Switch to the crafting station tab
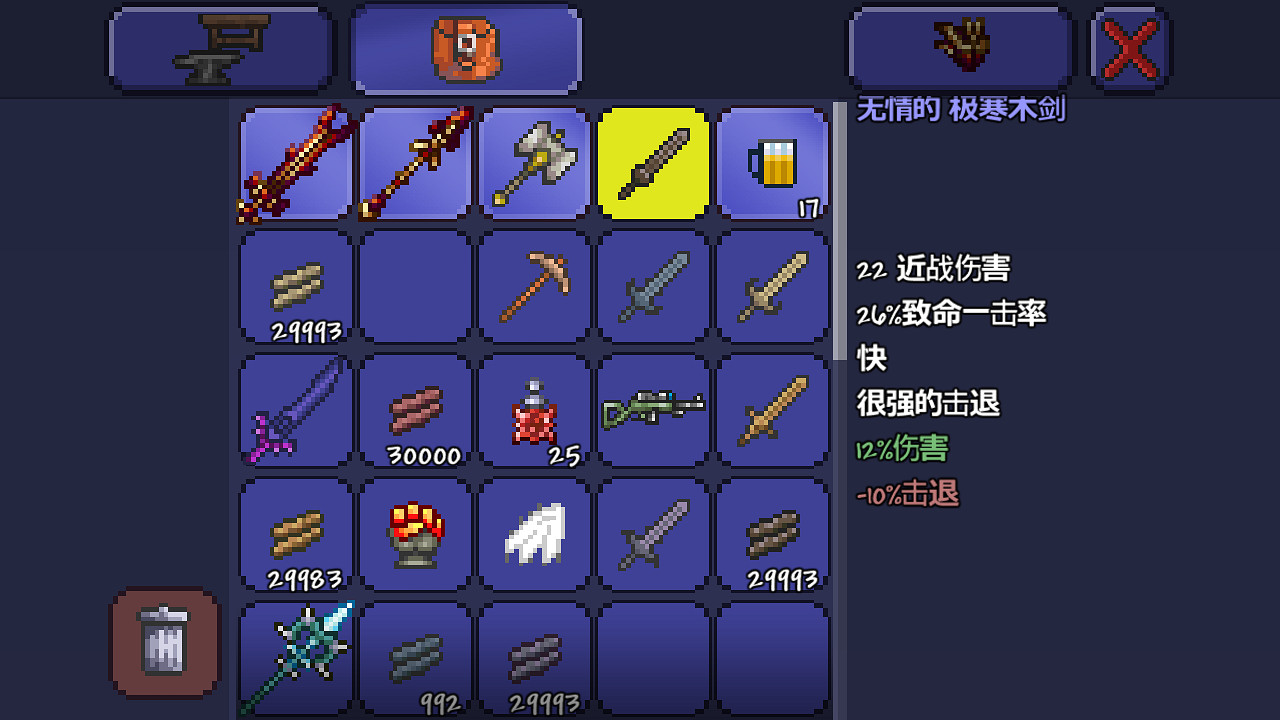The image size is (1280, 720). pos(220,47)
